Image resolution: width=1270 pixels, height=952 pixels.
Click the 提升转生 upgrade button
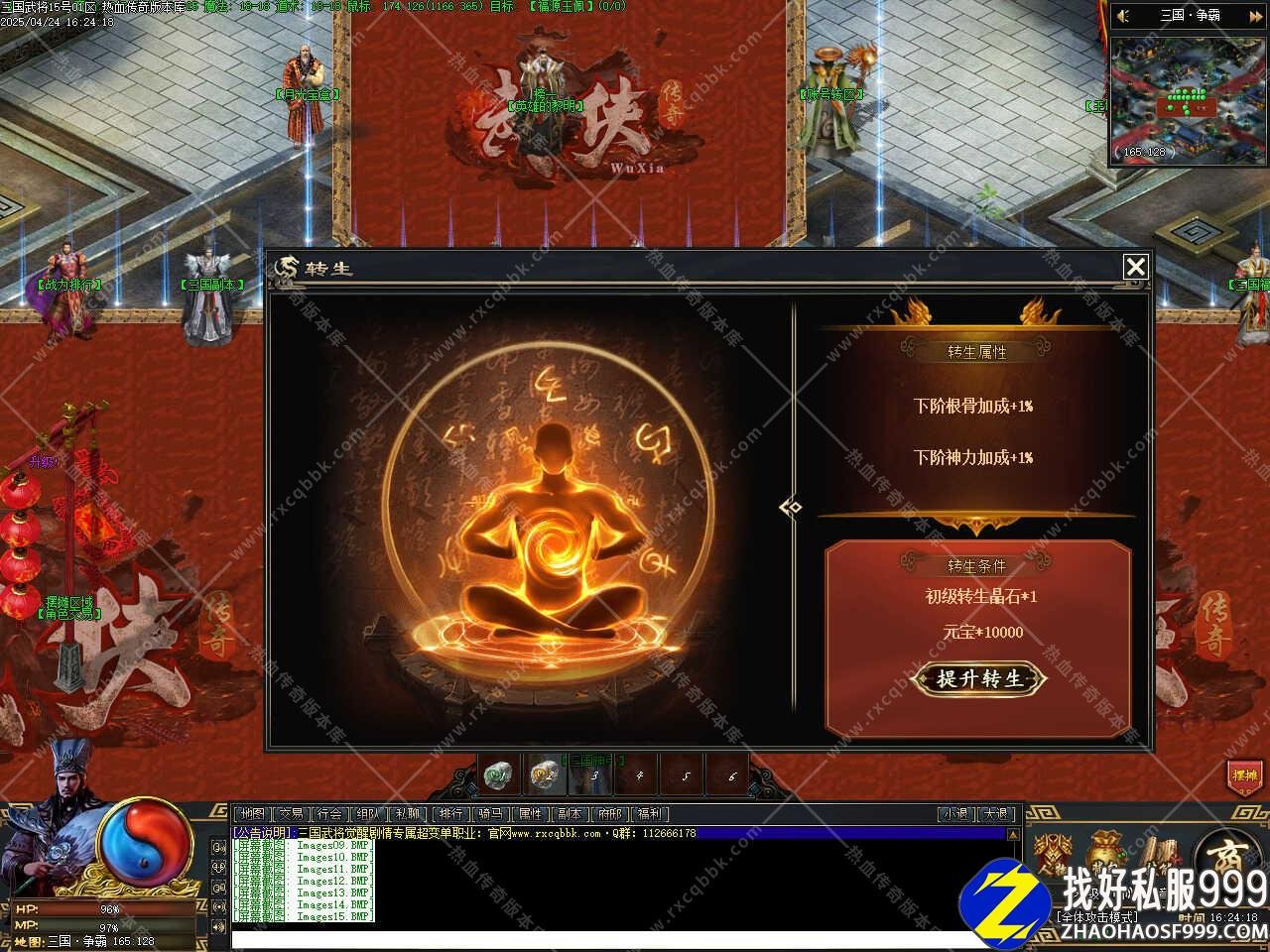pos(979,679)
